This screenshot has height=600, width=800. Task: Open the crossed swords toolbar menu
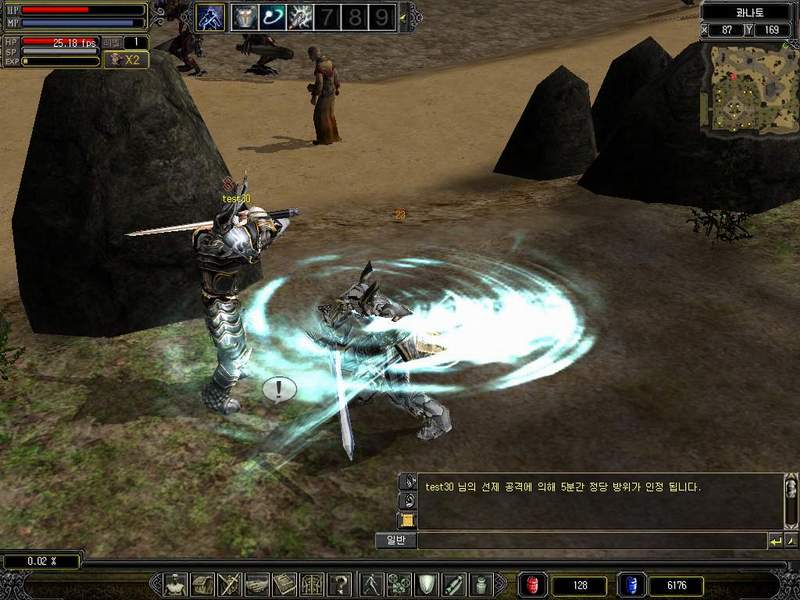click(230, 584)
